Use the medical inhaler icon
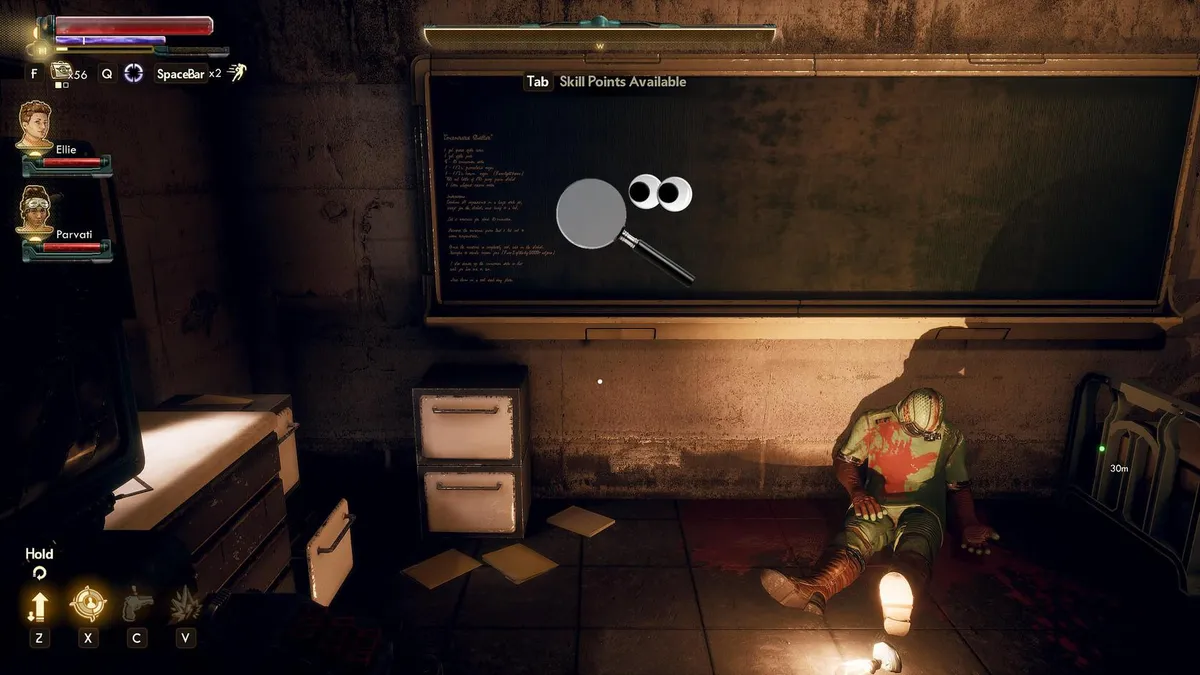Viewport: 1200px width, 675px height. 62,71
